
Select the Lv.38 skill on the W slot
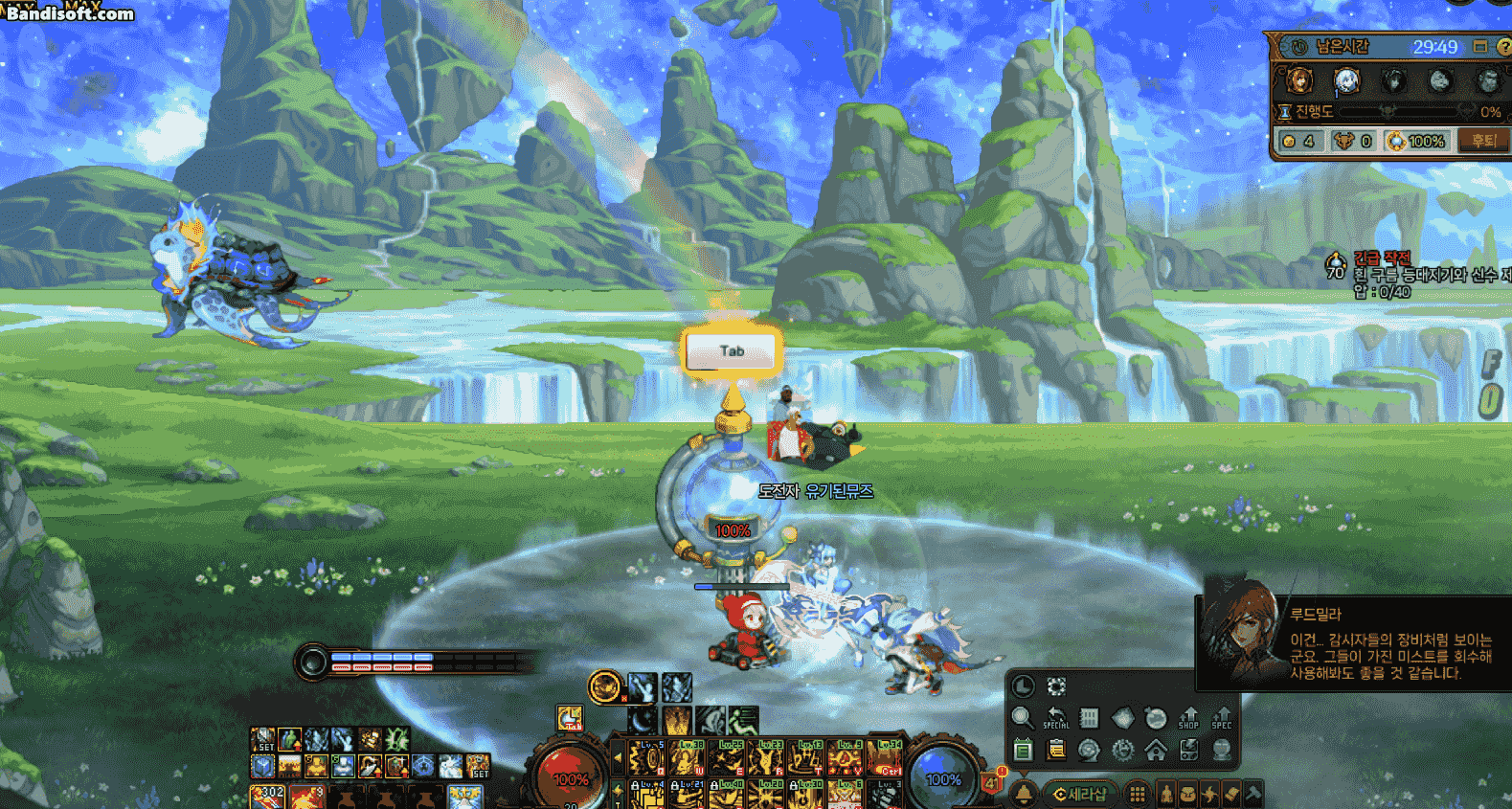pyautogui.click(x=687, y=758)
